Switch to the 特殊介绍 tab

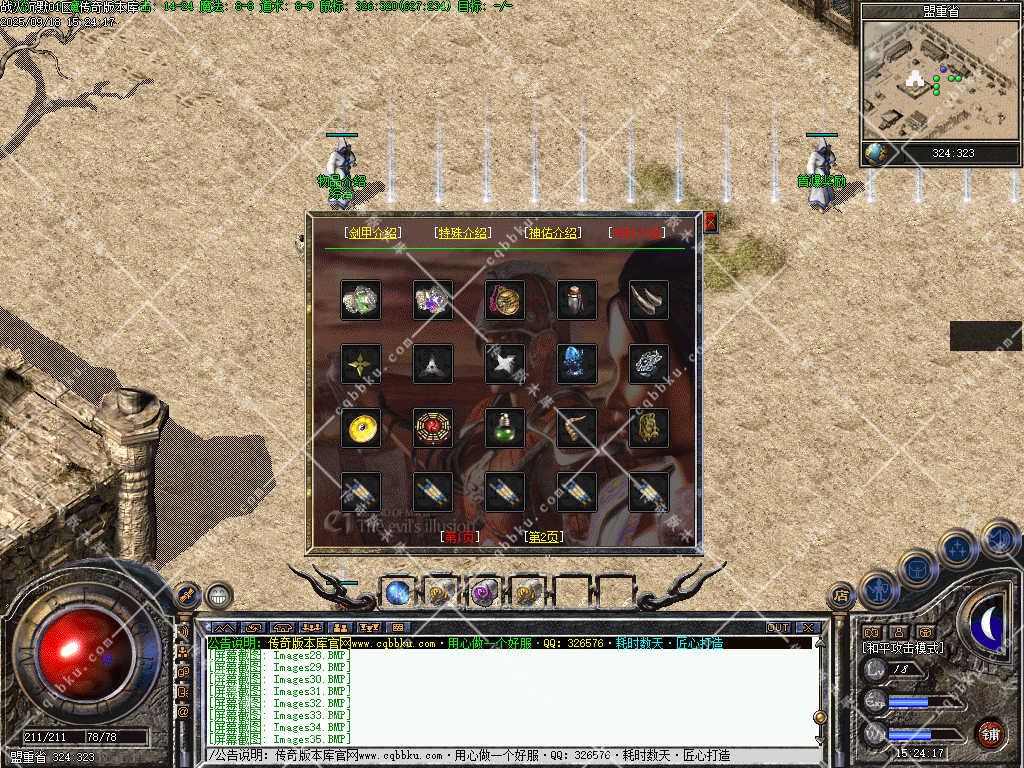click(461, 233)
